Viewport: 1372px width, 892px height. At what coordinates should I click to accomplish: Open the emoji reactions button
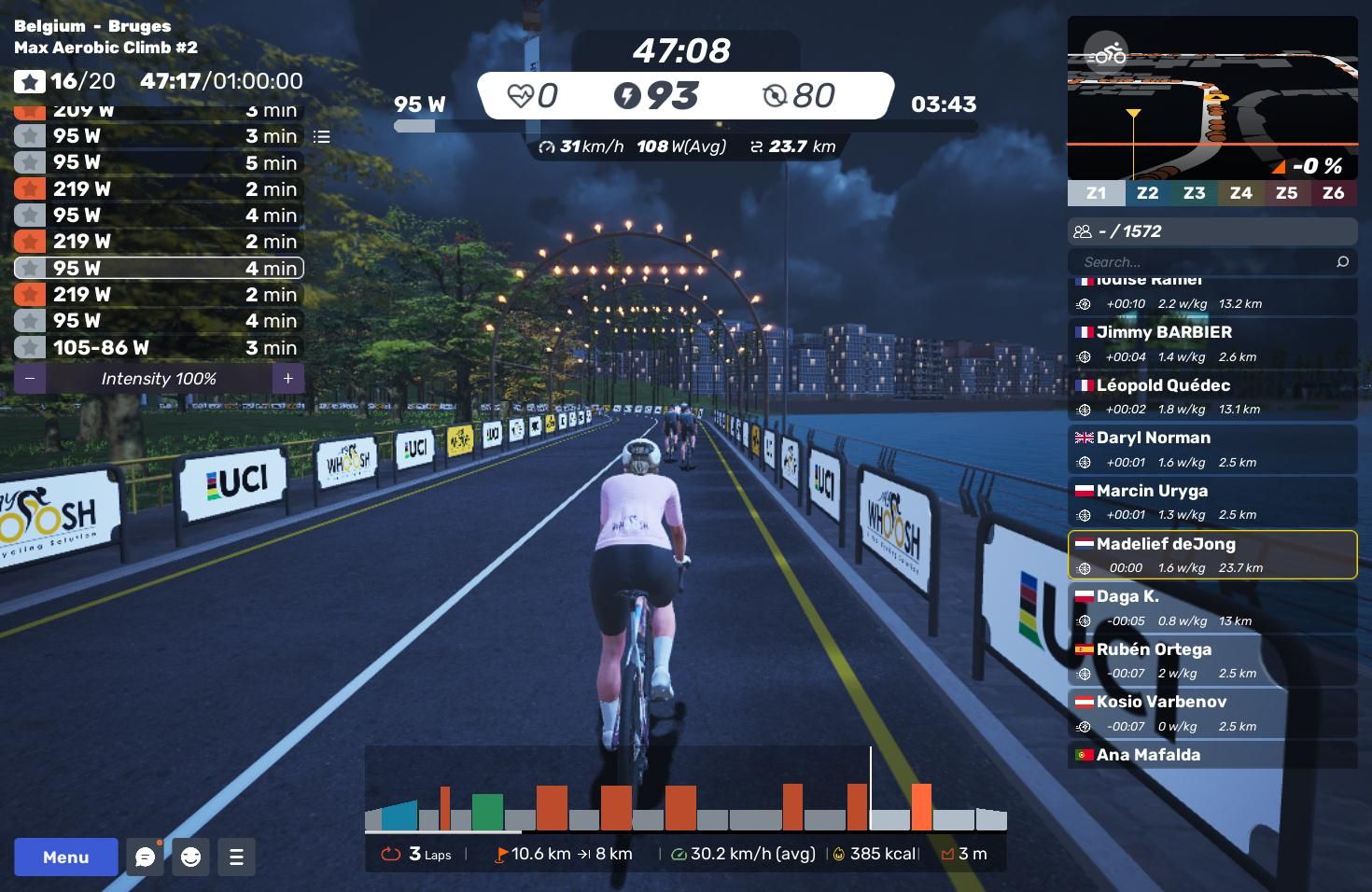[190, 857]
